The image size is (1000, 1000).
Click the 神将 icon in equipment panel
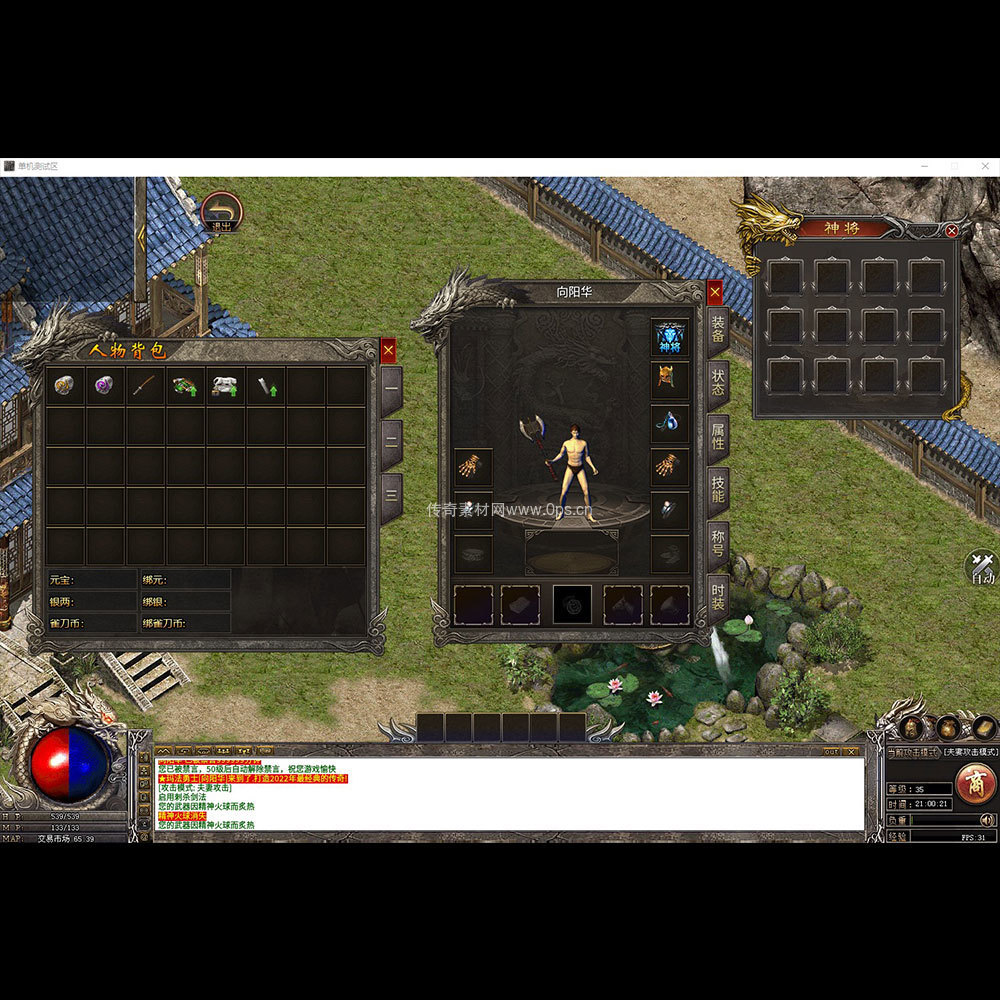670,337
